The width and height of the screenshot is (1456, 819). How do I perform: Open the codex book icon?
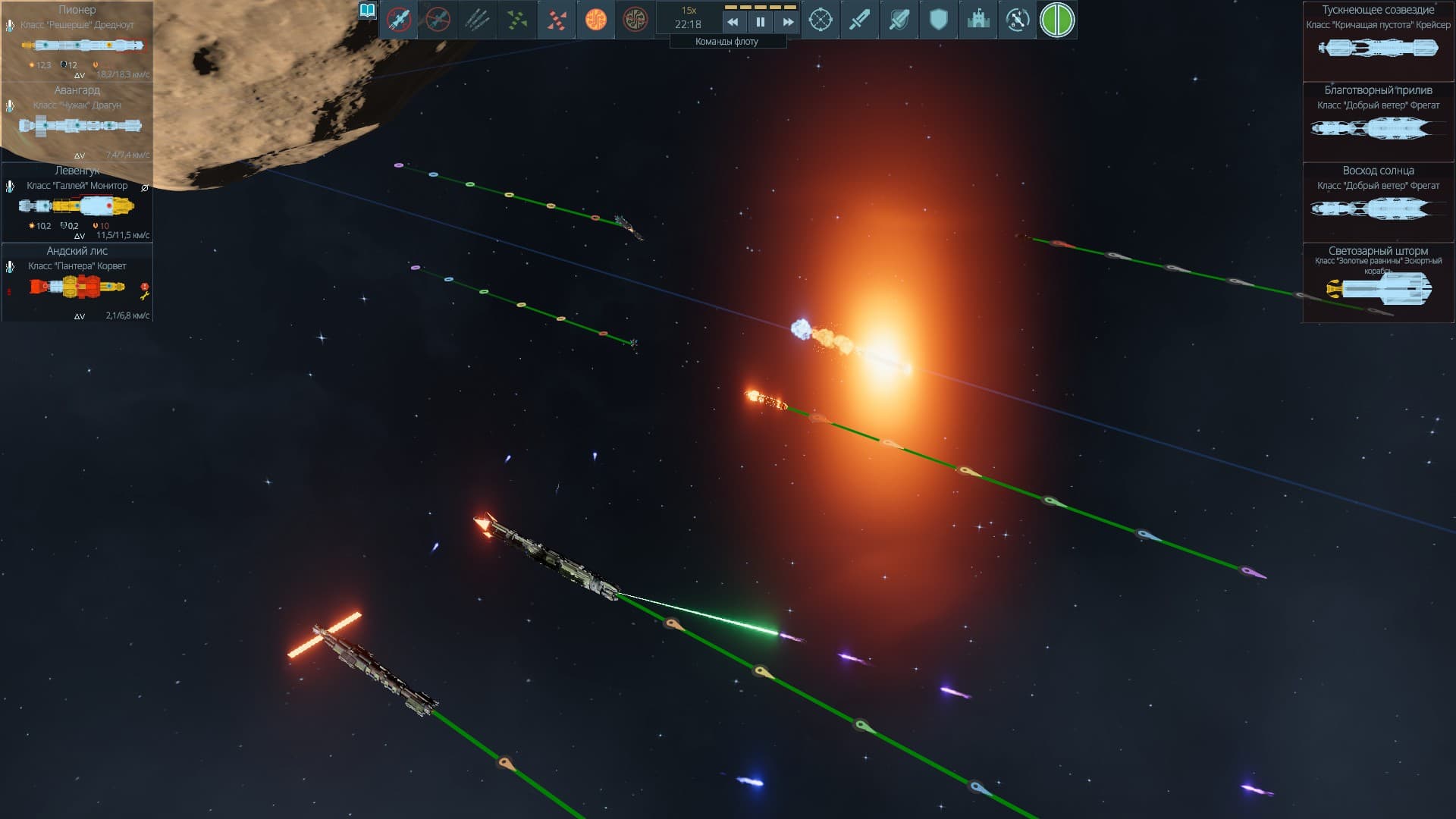[x=368, y=11]
